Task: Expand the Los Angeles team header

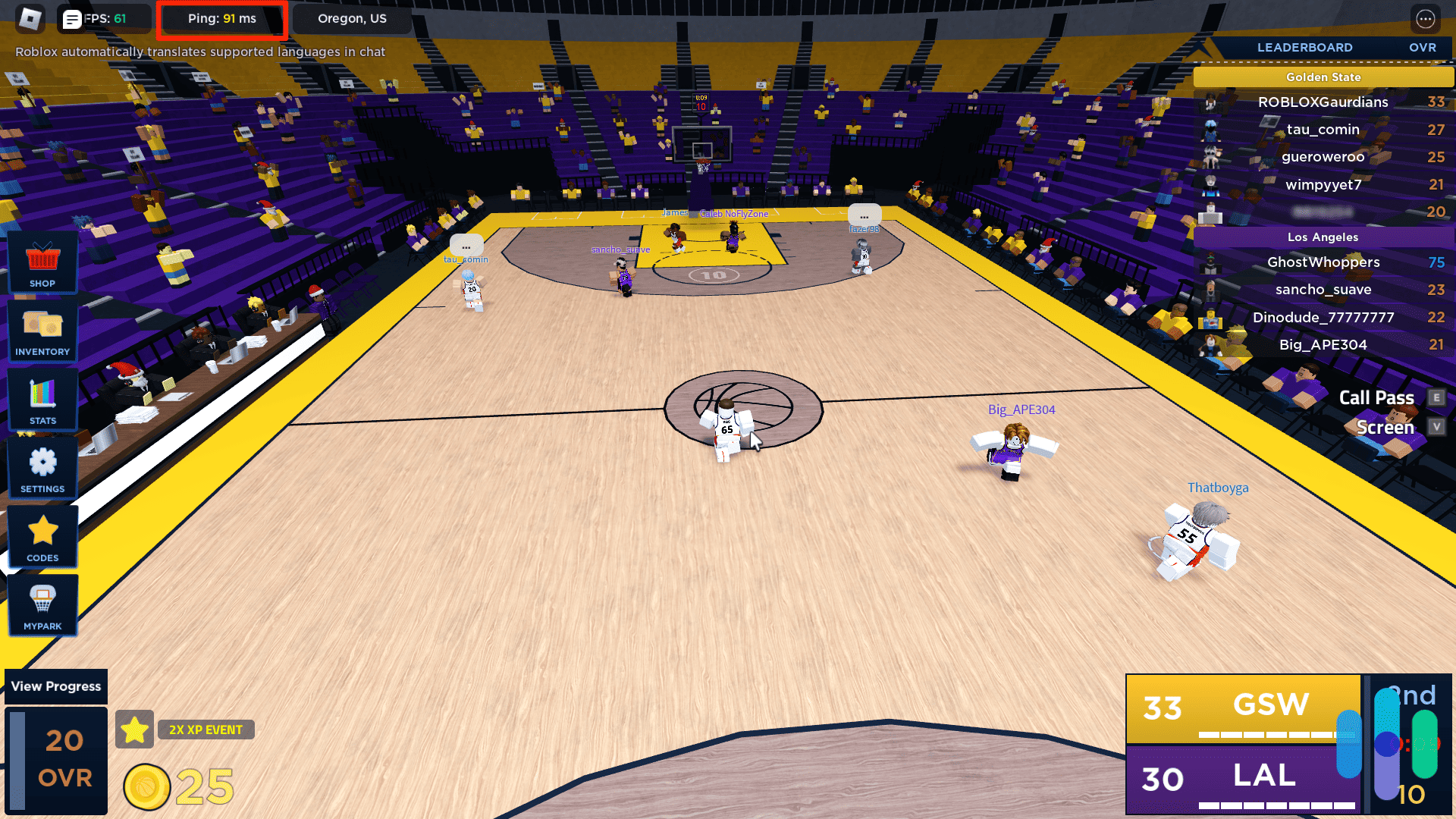Action: coord(1323,237)
